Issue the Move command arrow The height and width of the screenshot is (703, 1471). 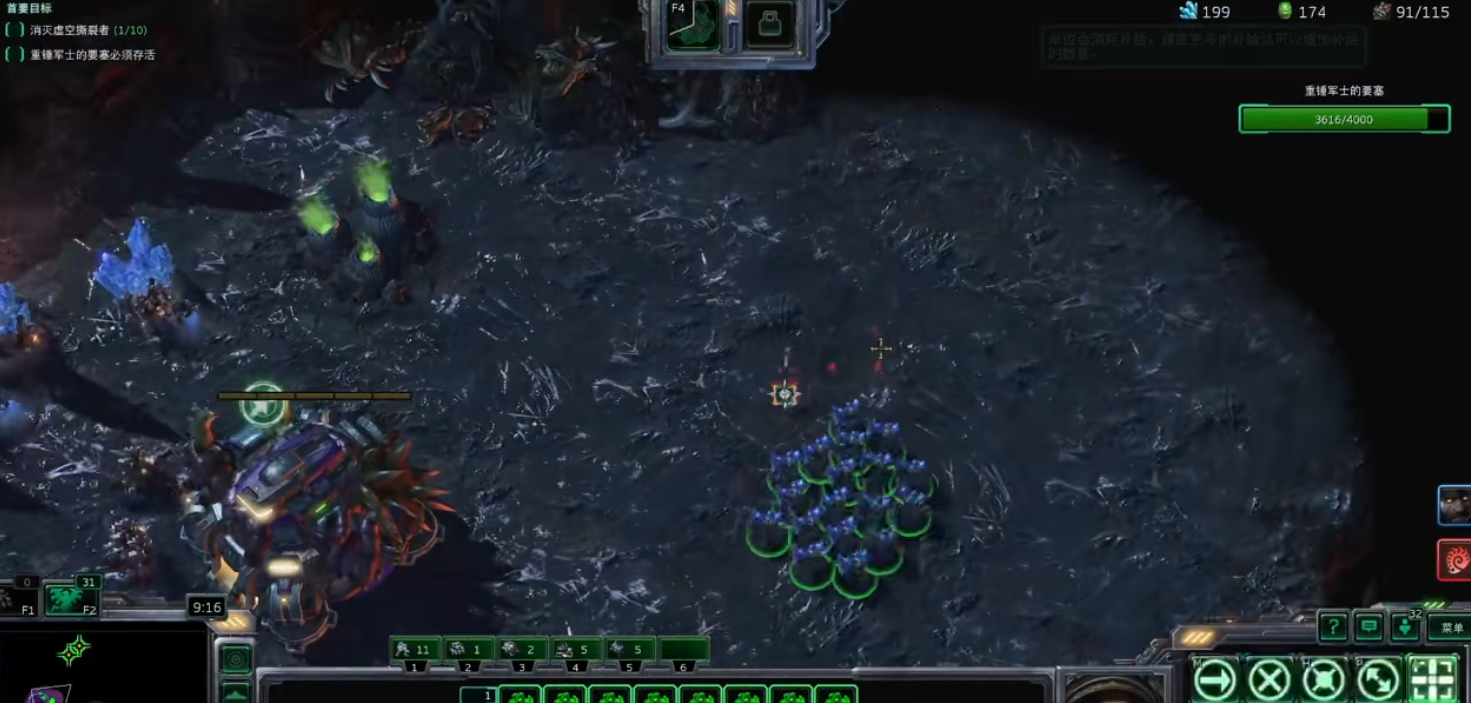[x=1215, y=681]
